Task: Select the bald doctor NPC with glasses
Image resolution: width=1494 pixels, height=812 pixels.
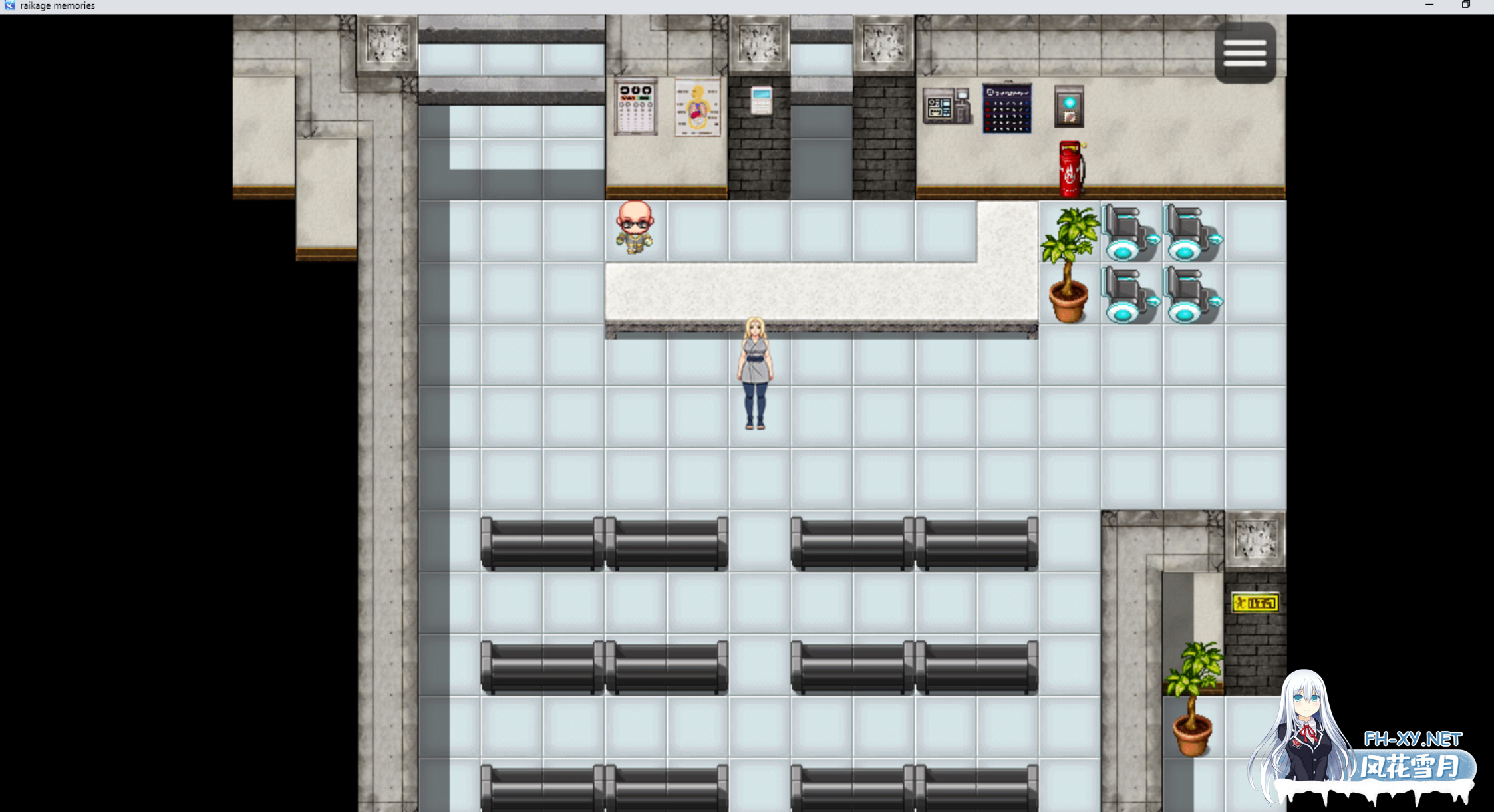Action: pyautogui.click(x=634, y=231)
